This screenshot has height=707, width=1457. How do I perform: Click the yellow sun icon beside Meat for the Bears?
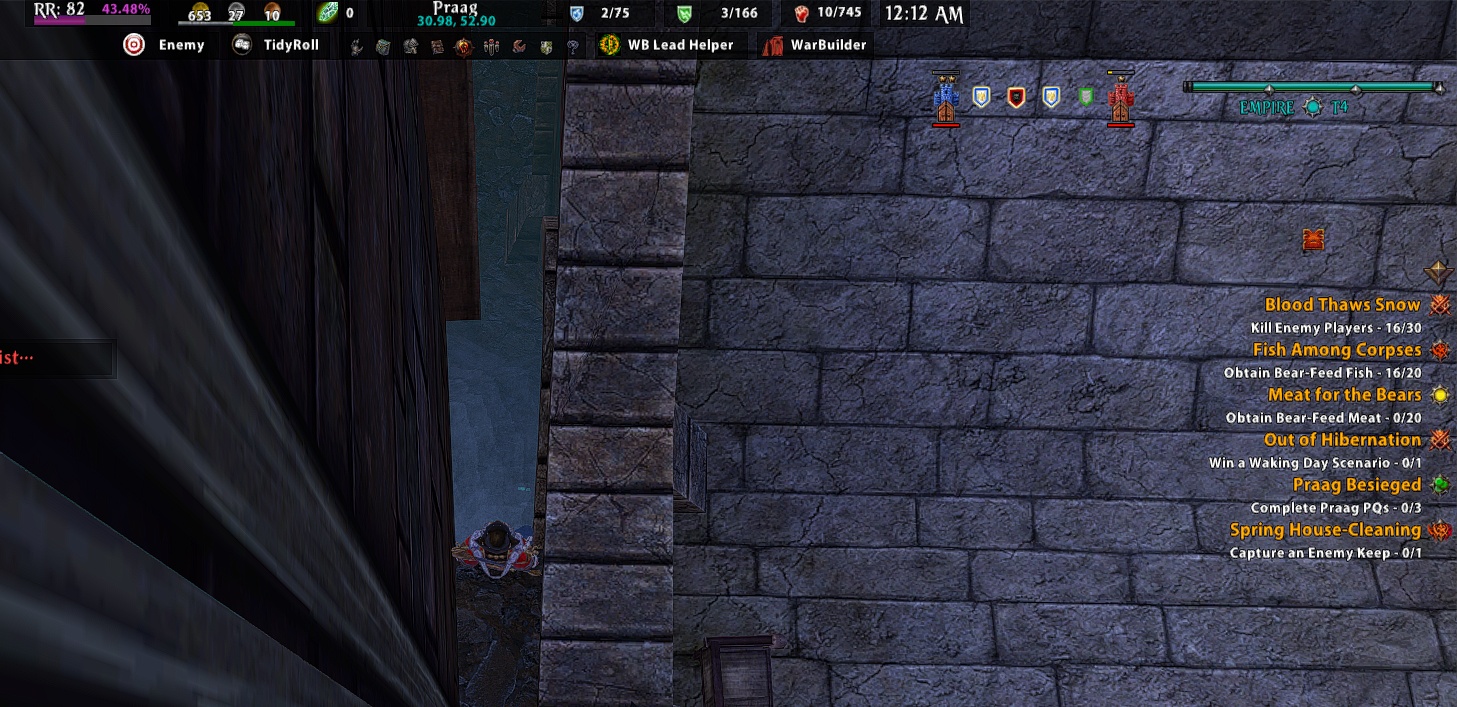(x=1440, y=395)
